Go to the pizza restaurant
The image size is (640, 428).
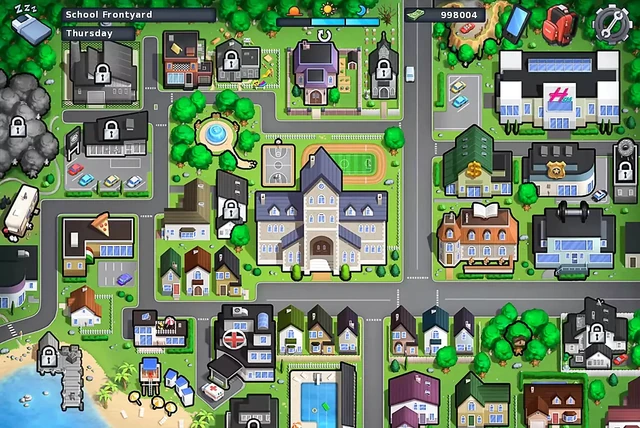point(97,239)
